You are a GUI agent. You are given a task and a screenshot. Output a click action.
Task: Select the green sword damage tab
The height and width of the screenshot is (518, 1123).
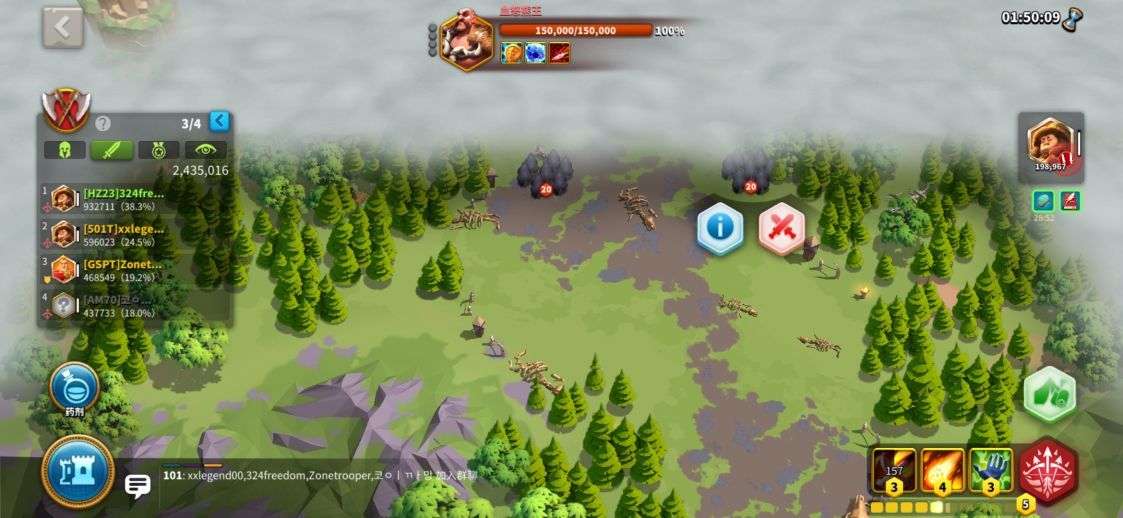[x=111, y=150]
